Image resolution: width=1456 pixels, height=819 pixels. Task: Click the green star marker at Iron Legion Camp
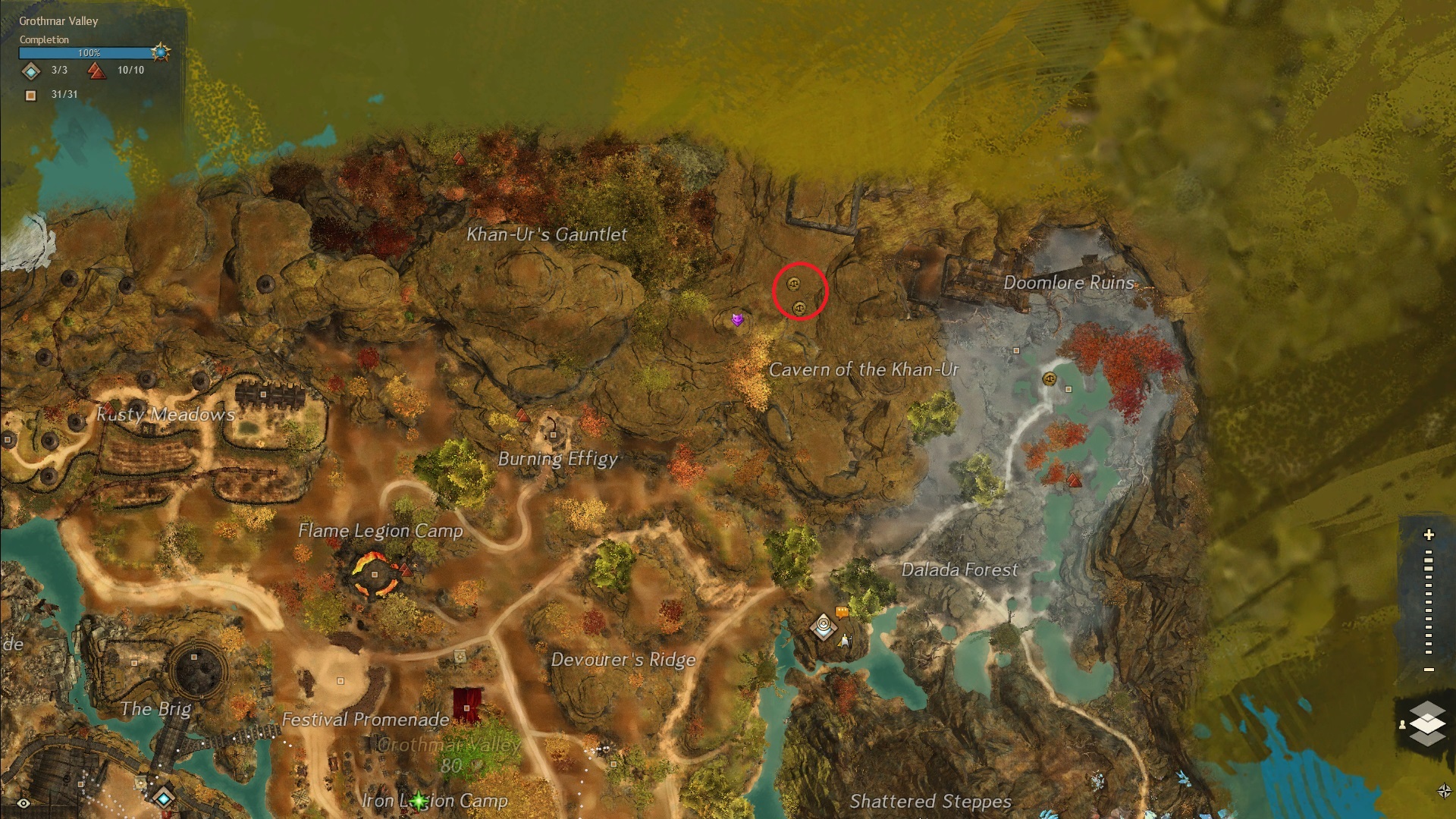click(418, 800)
